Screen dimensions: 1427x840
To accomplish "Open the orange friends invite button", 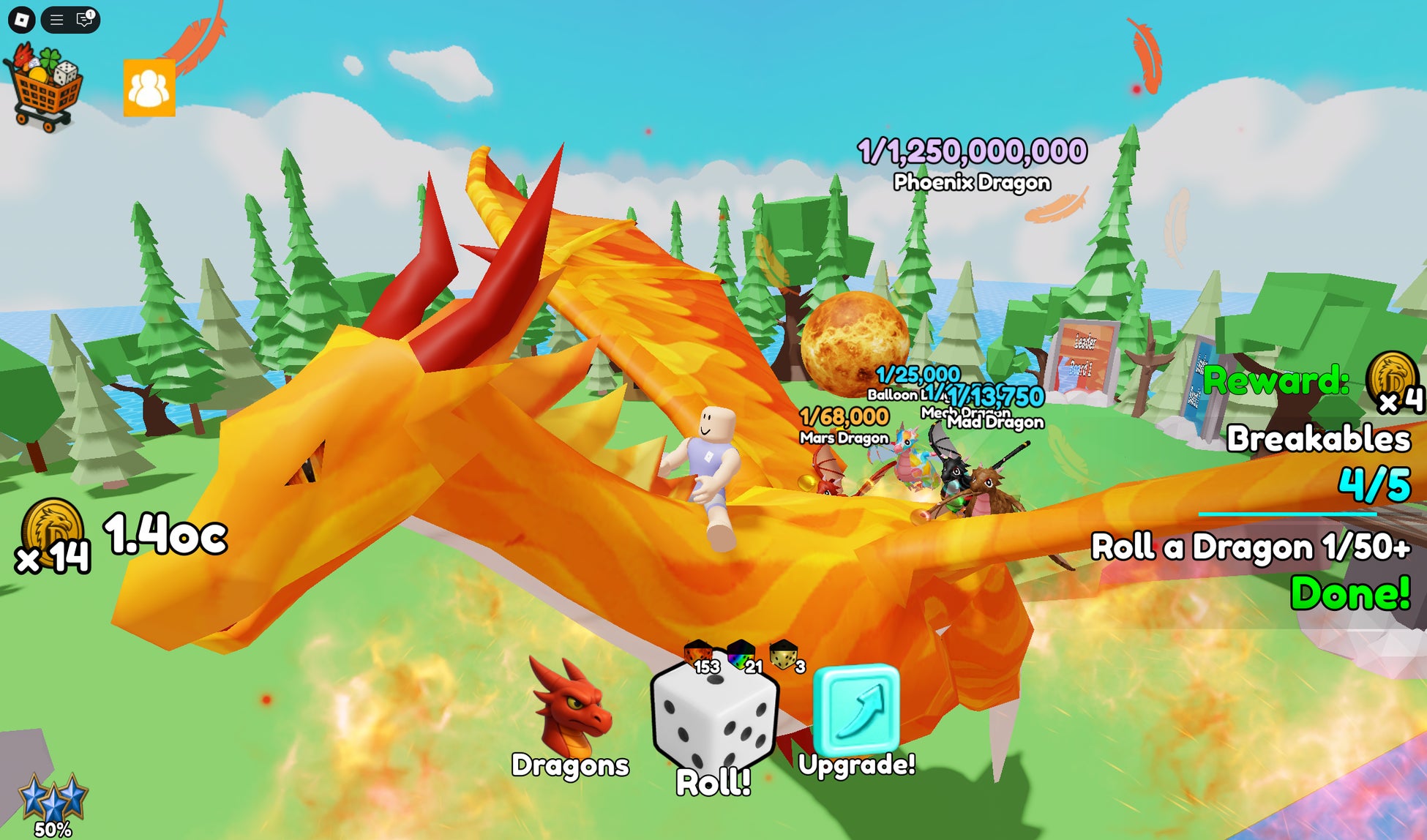I will (149, 89).
